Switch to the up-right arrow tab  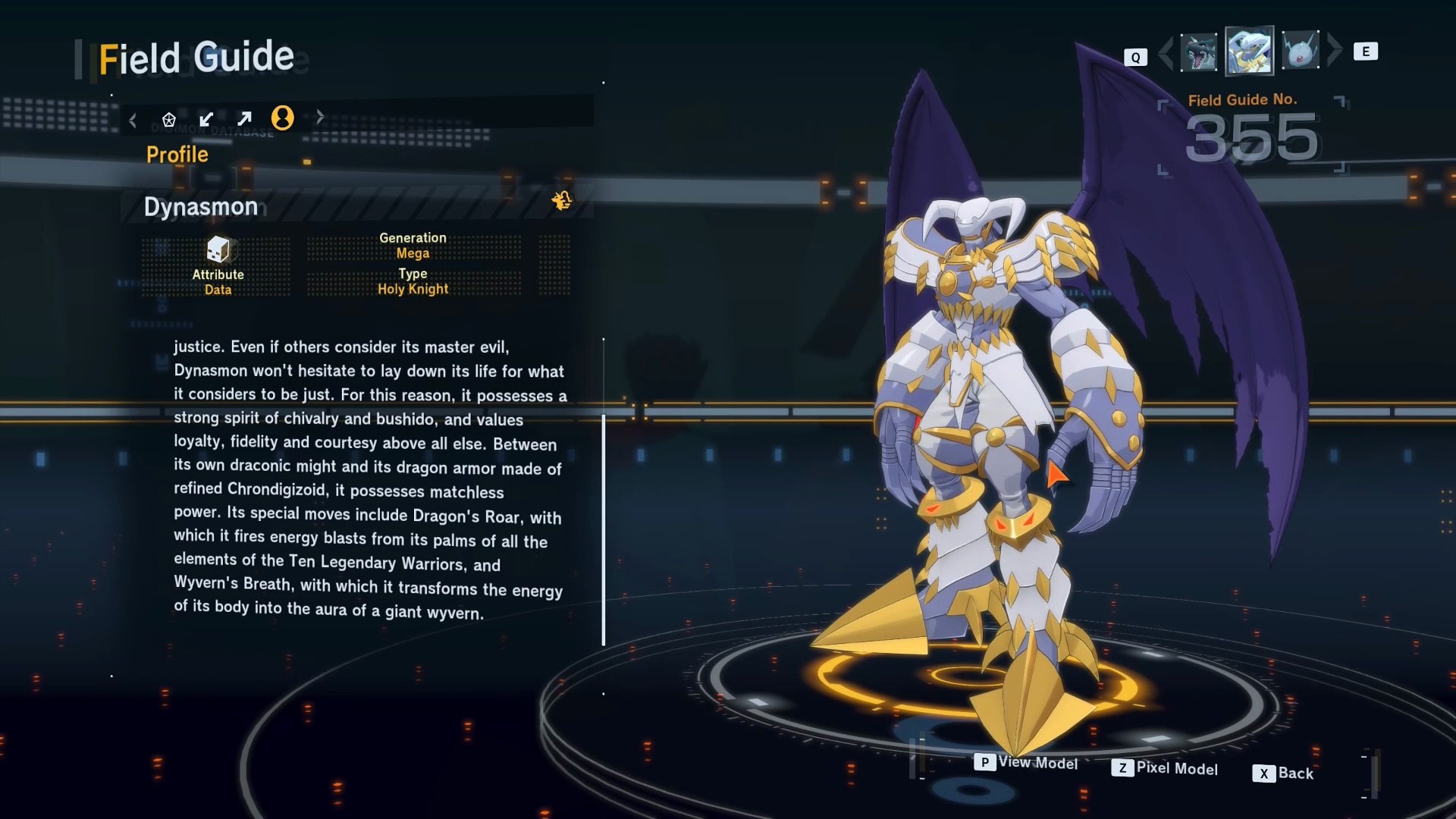(244, 119)
